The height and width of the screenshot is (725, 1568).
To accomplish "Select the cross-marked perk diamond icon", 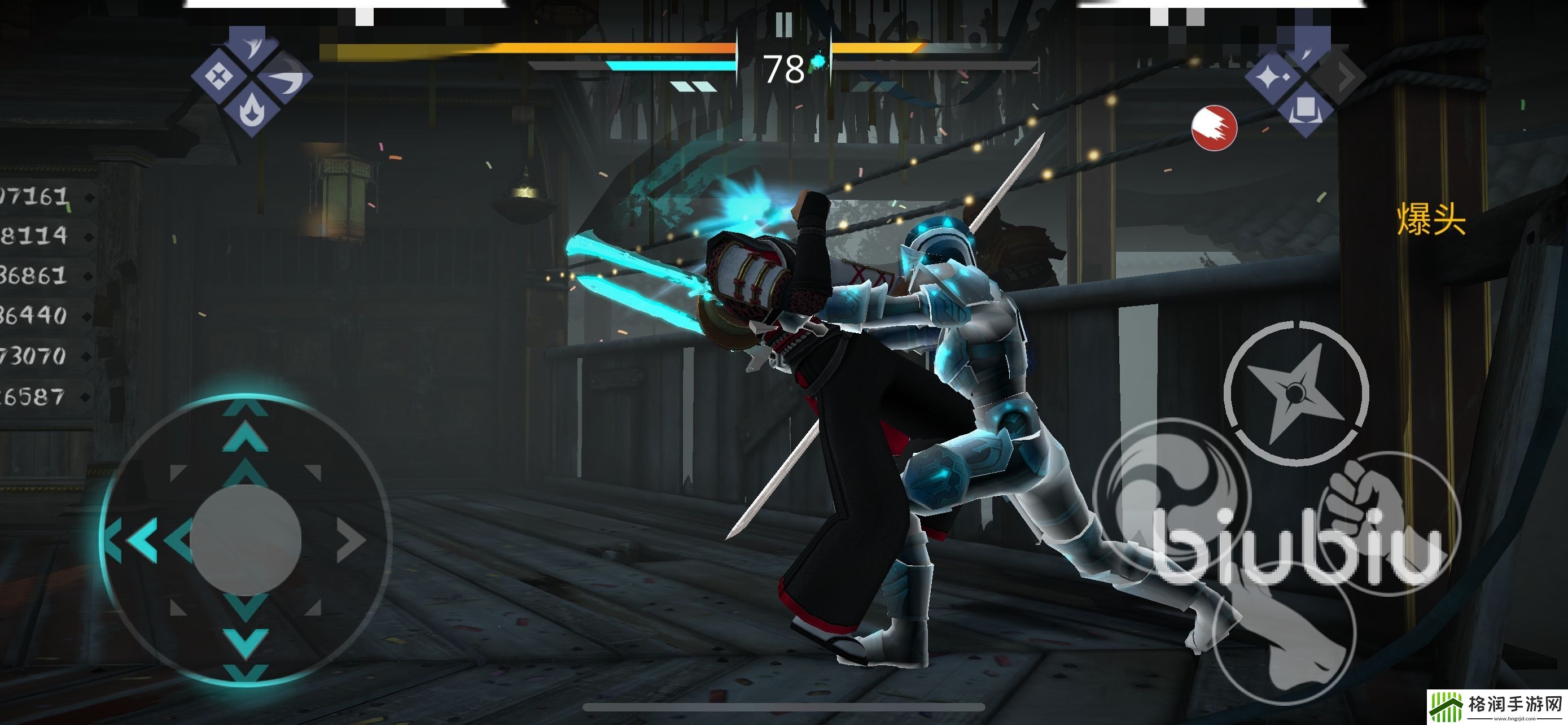I will [217, 77].
